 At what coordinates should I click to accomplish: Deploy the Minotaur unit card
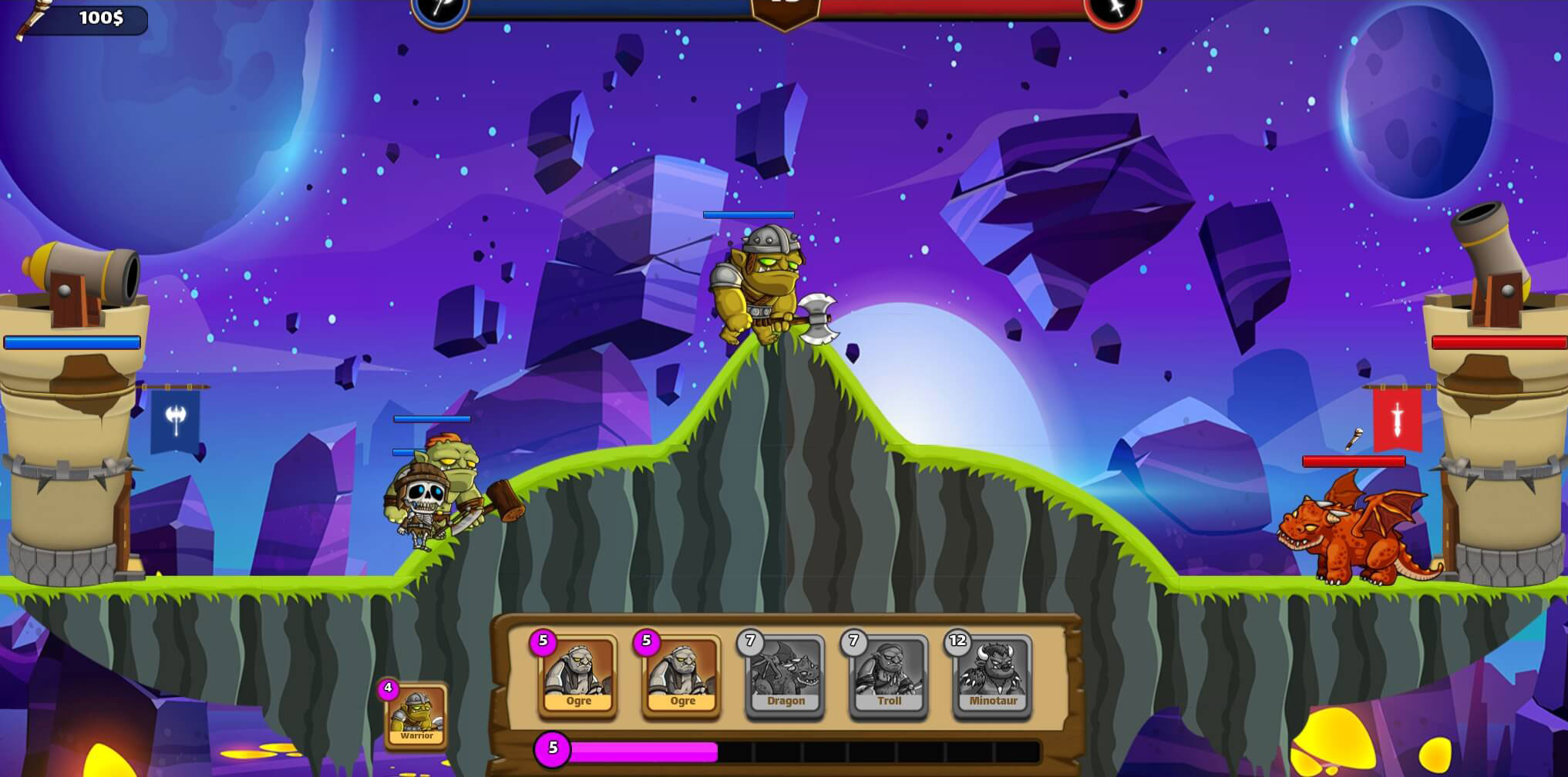click(x=993, y=677)
